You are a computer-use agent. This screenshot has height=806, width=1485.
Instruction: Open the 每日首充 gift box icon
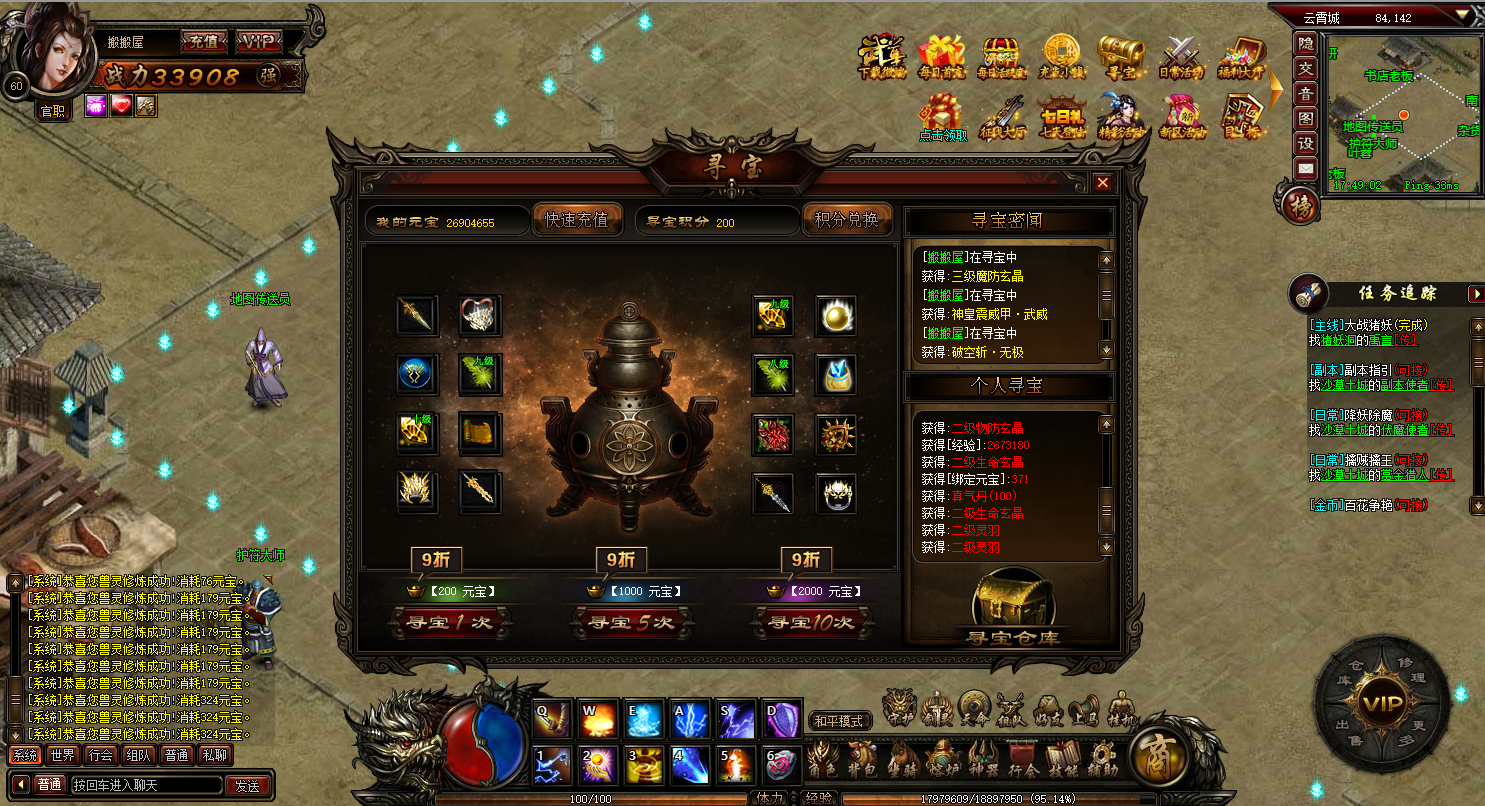click(x=941, y=56)
